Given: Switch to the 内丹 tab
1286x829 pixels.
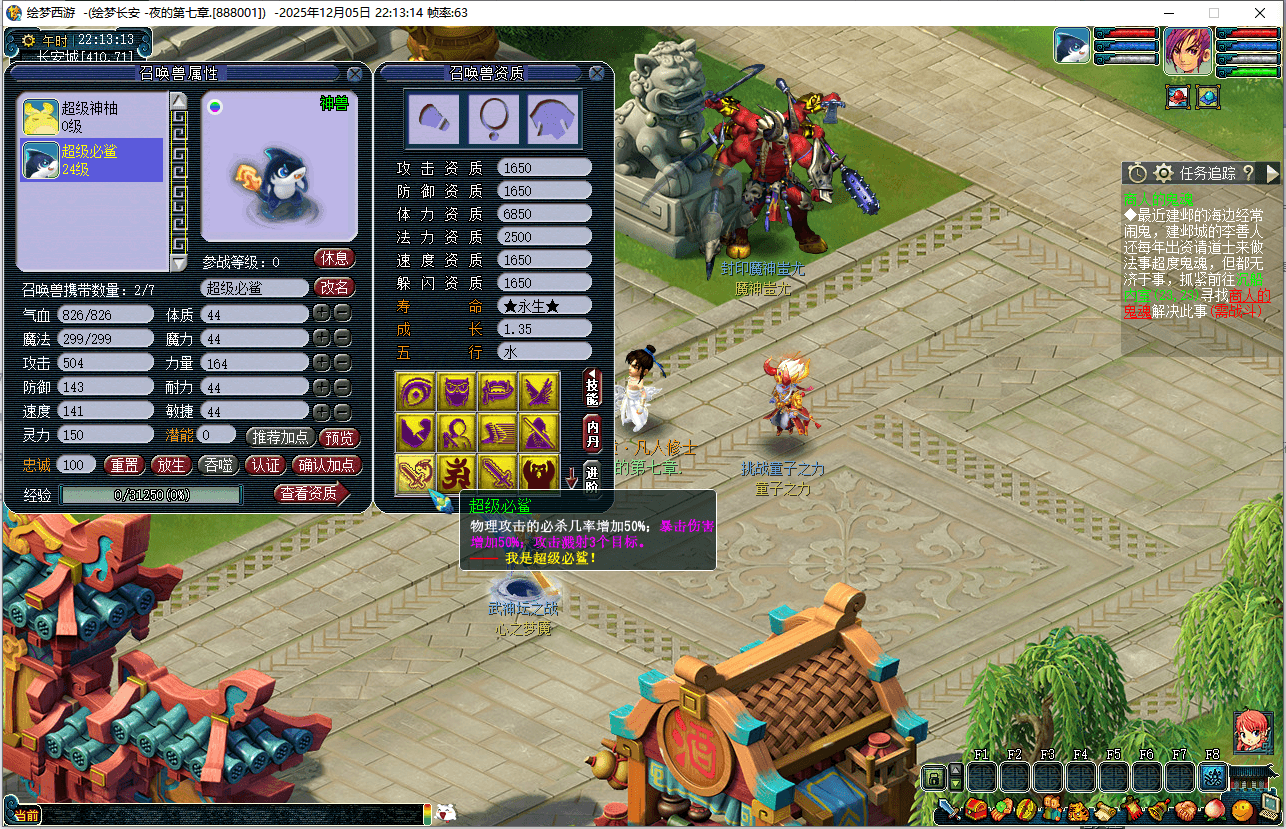Looking at the screenshot, I should coord(592,434).
